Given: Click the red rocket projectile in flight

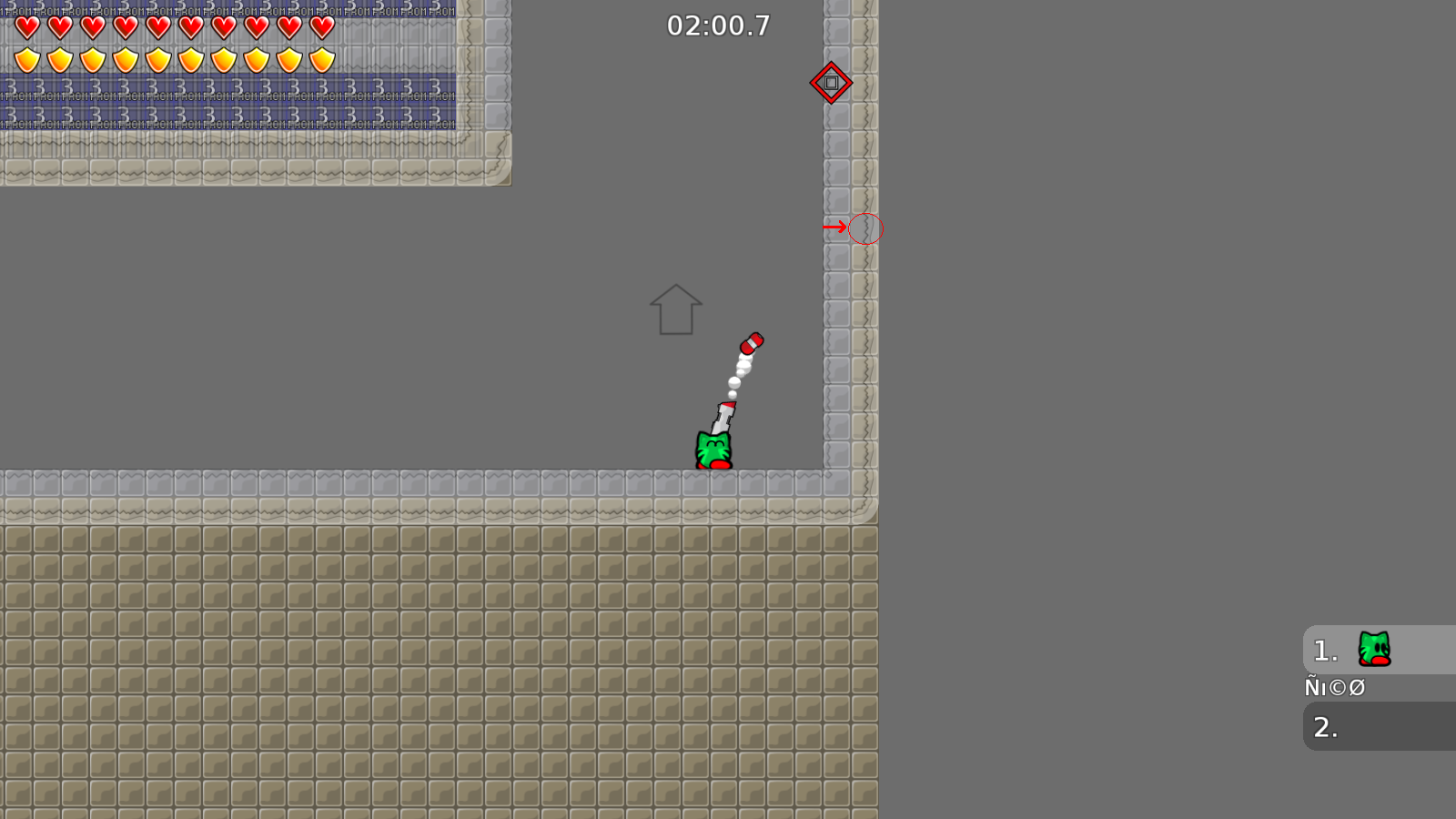Looking at the screenshot, I should 753,343.
